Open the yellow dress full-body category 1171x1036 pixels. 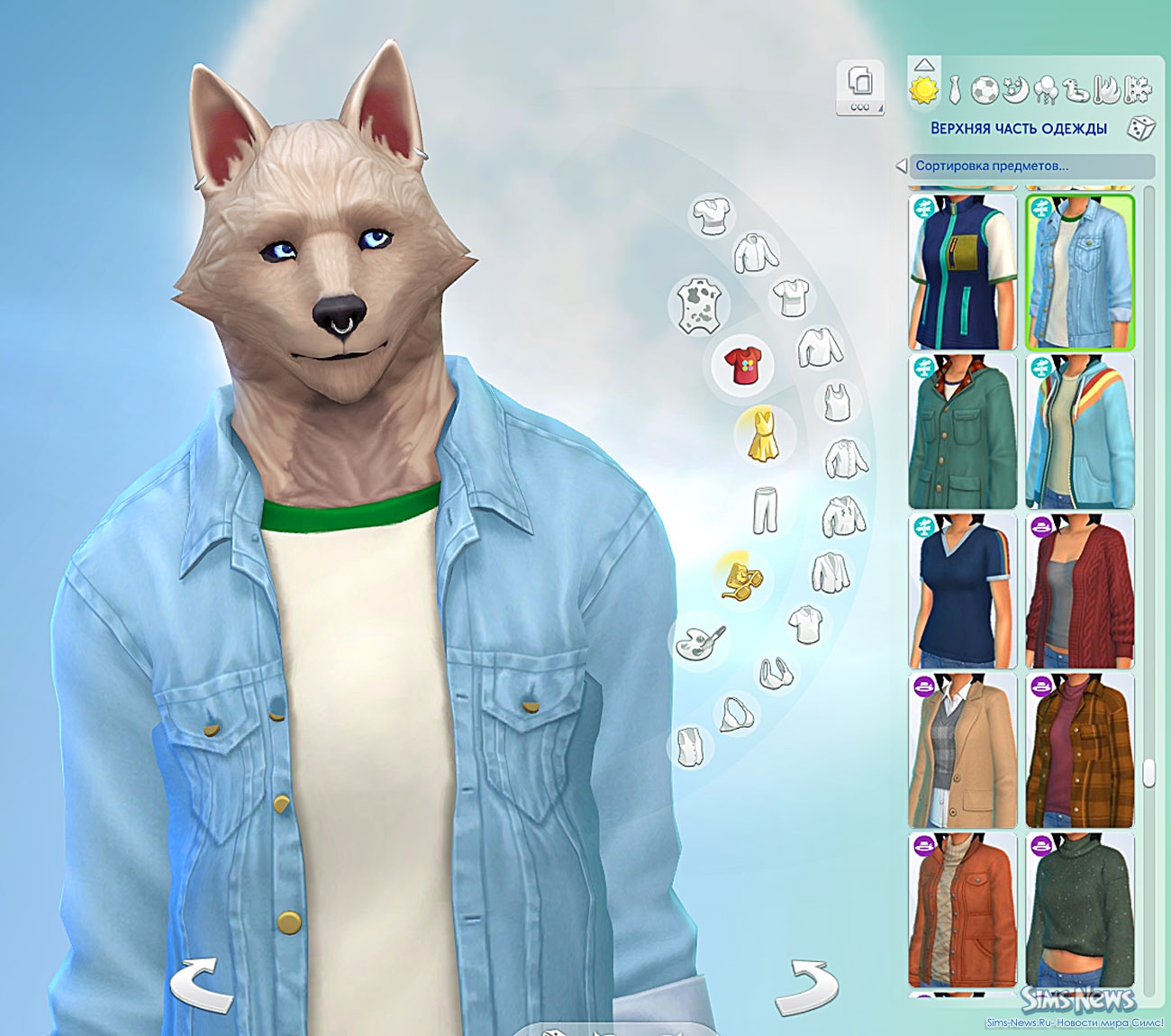(762, 434)
